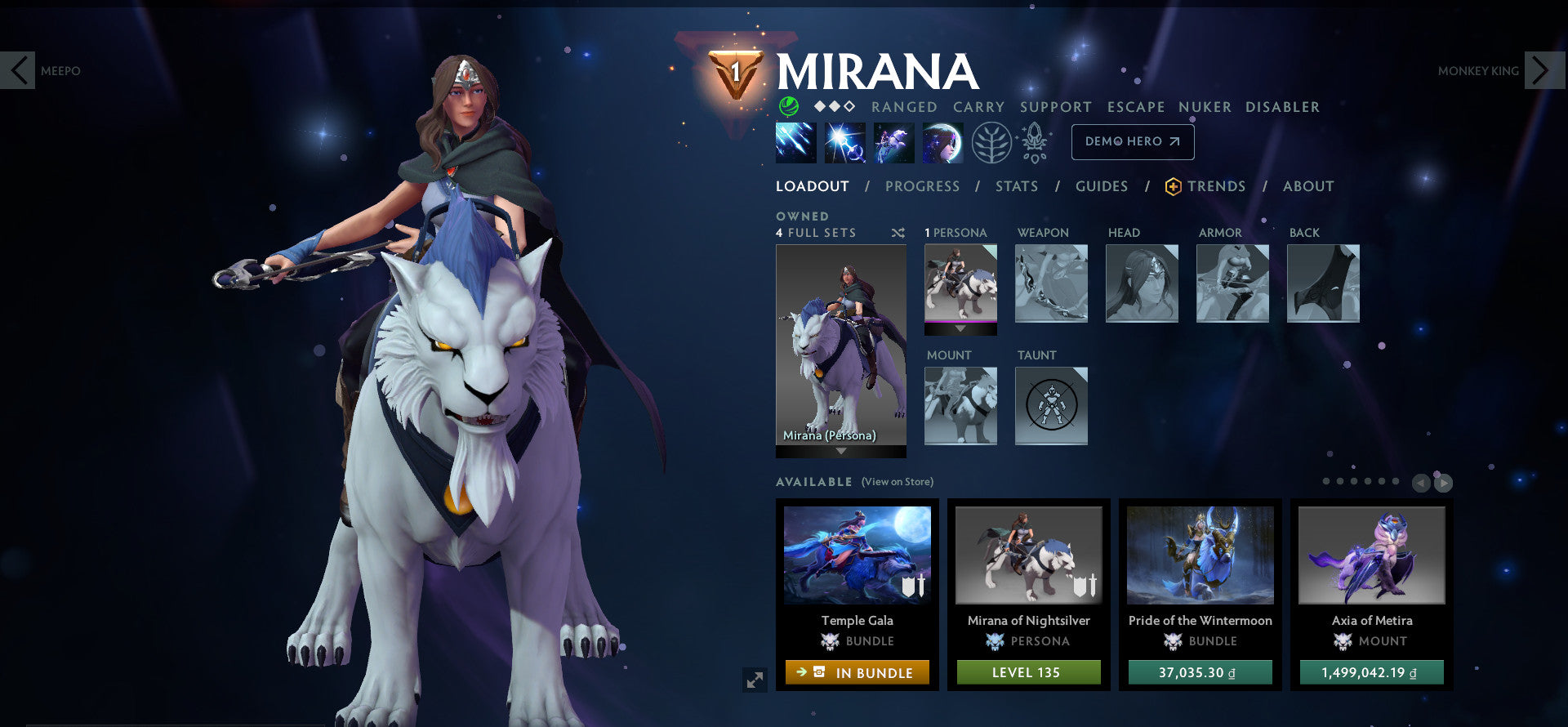Select the Mirana (Persona) full set
Screen dimensions: 1568x727
pyautogui.click(x=840, y=345)
